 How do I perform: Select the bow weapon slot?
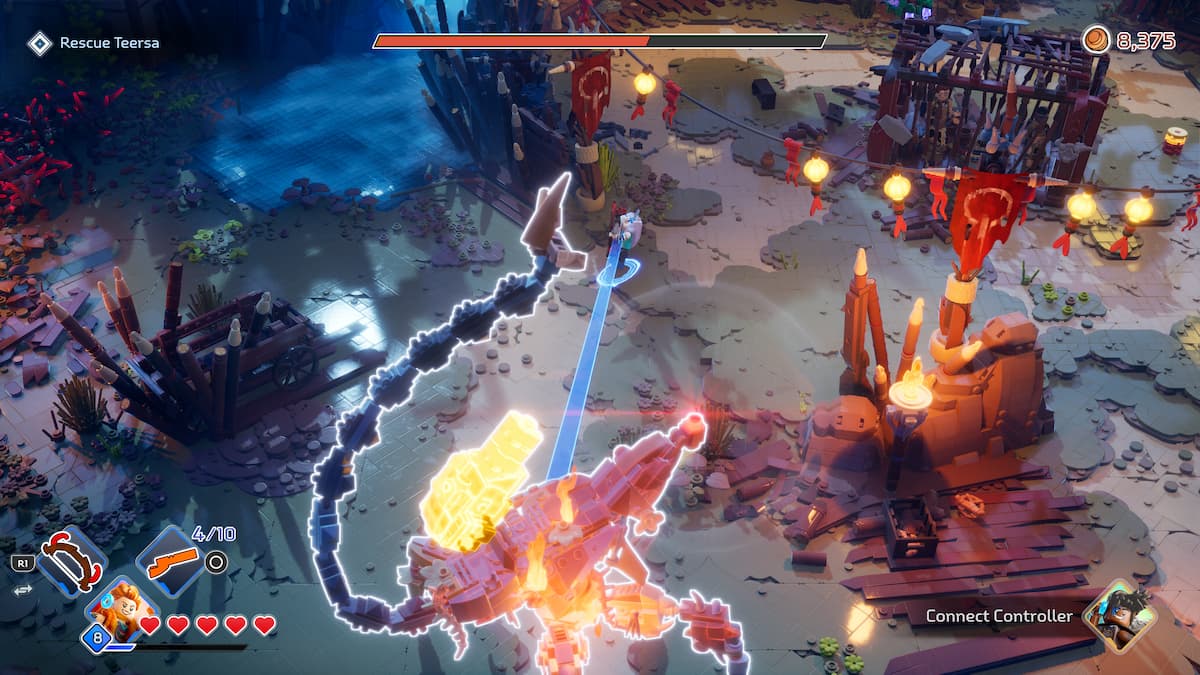point(72,561)
